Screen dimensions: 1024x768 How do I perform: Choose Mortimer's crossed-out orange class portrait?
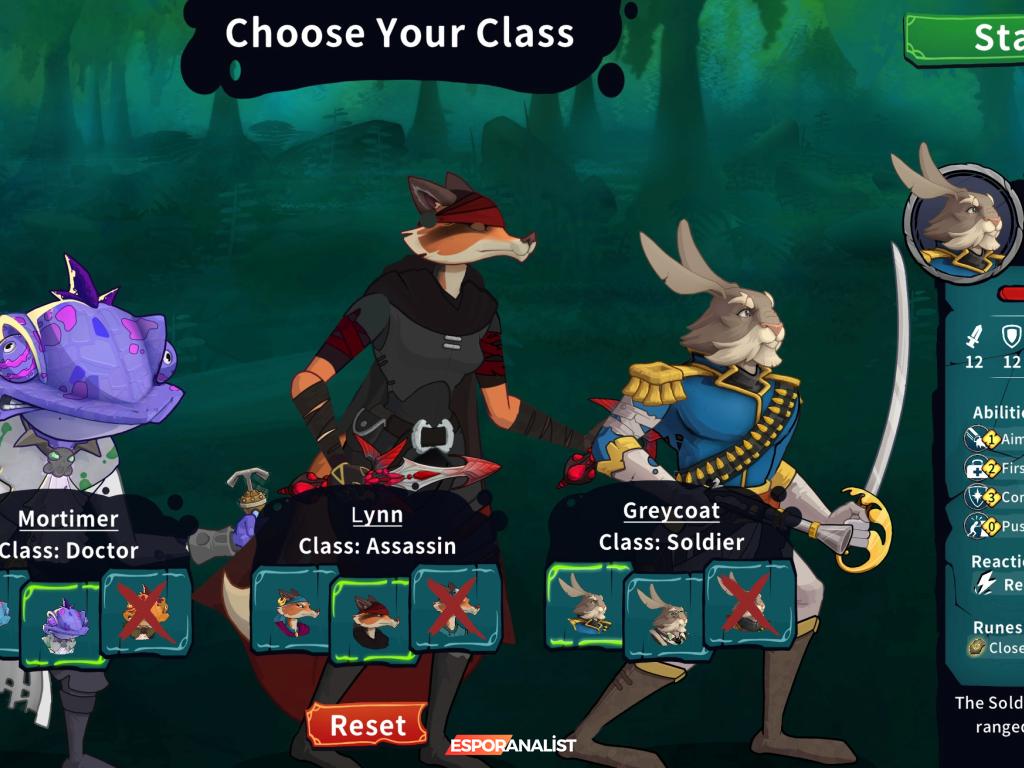click(146, 612)
